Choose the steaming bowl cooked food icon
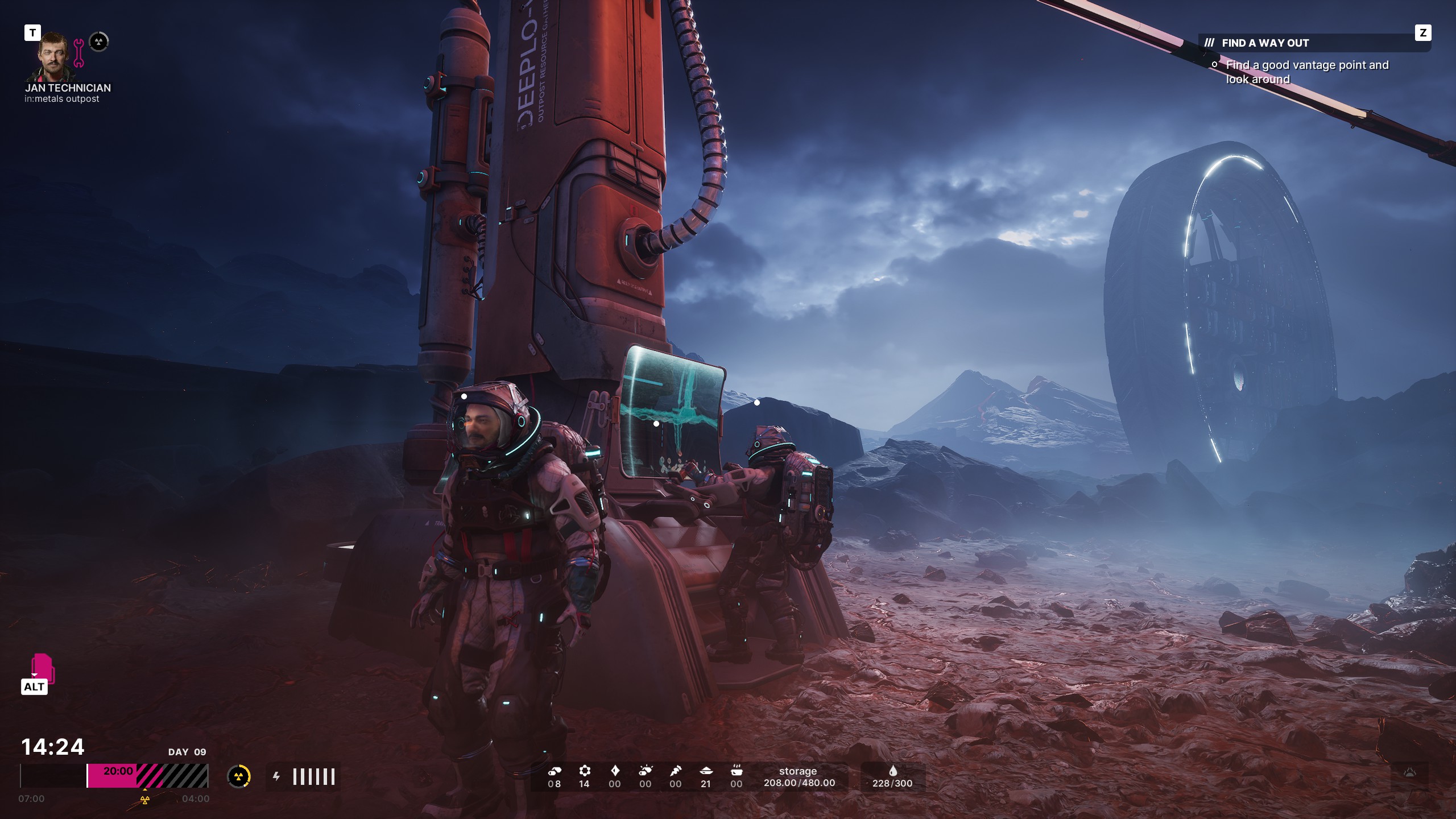 [x=736, y=771]
